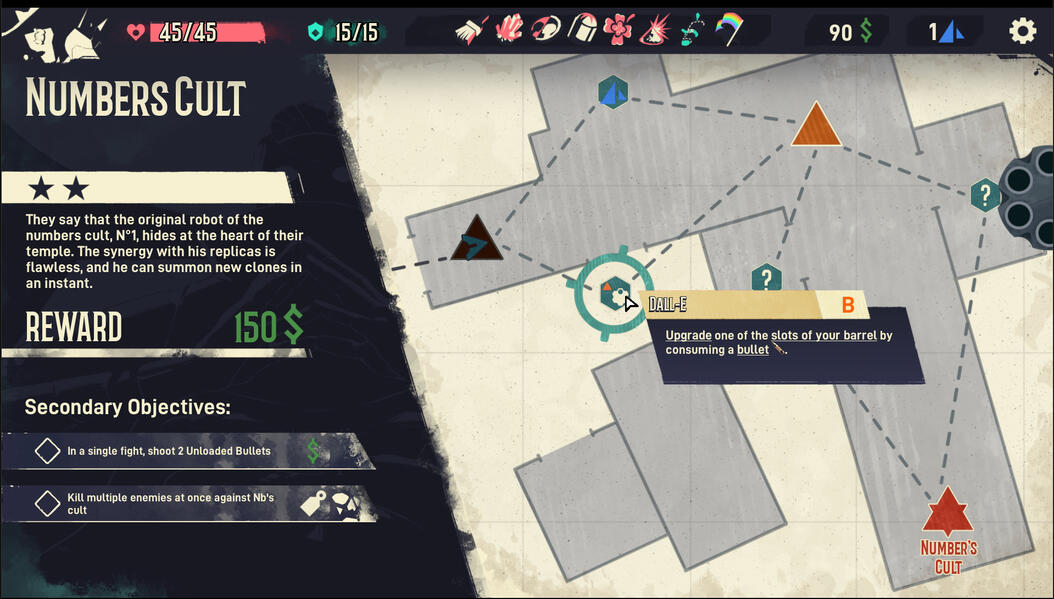The height and width of the screenshot is (599, 1054).
Task: Select the Number's Cult boss node
Action: [x=947, y=513]
